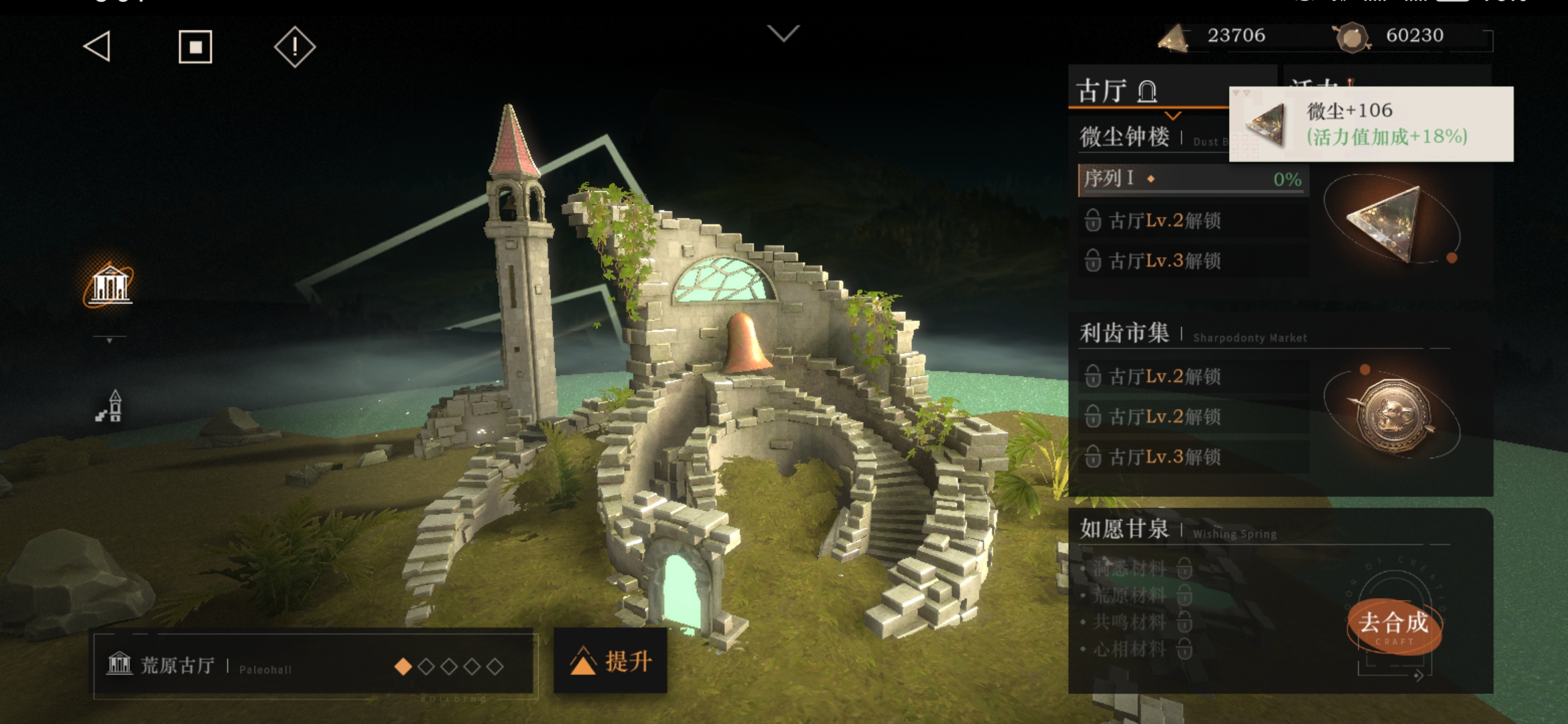Collapse the top chevron dropdown
Viewport: 1568px width, 724px height.
(x=783, y=34)
